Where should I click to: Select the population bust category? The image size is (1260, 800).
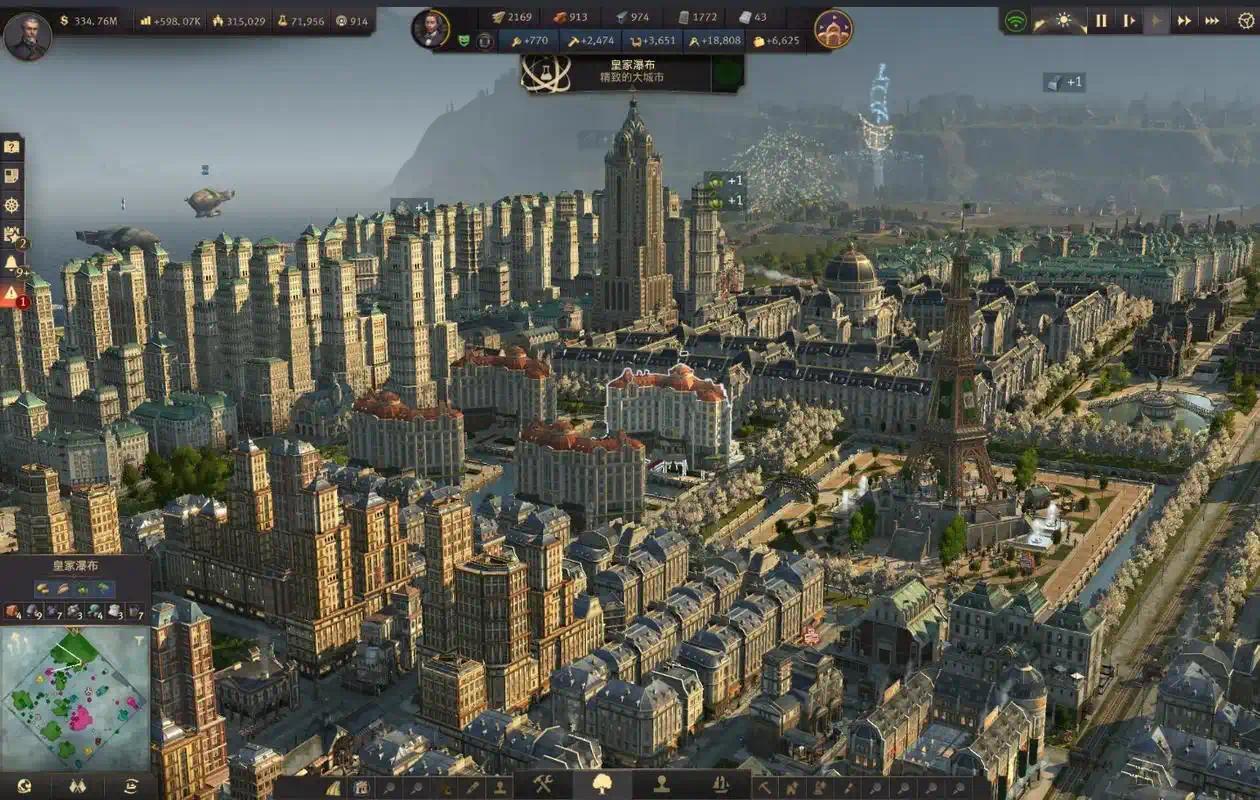click(x=662, y=784)
